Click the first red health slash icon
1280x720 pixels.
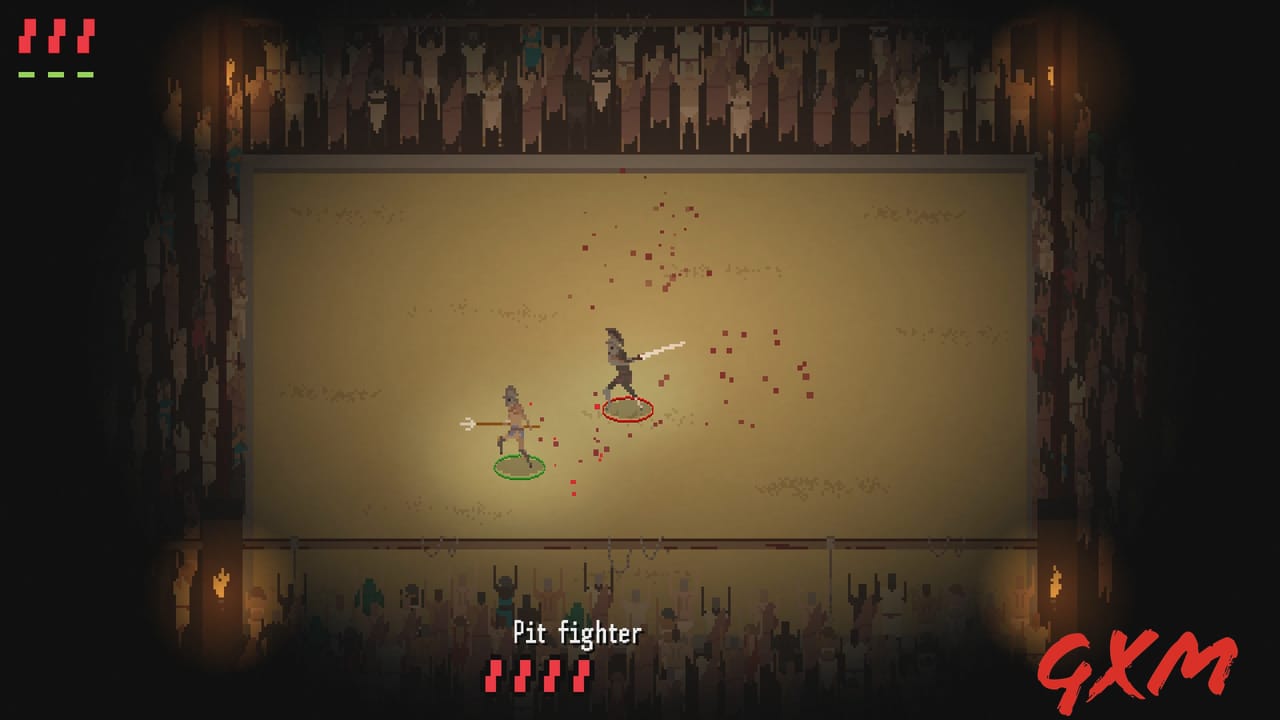coord(26,36)
